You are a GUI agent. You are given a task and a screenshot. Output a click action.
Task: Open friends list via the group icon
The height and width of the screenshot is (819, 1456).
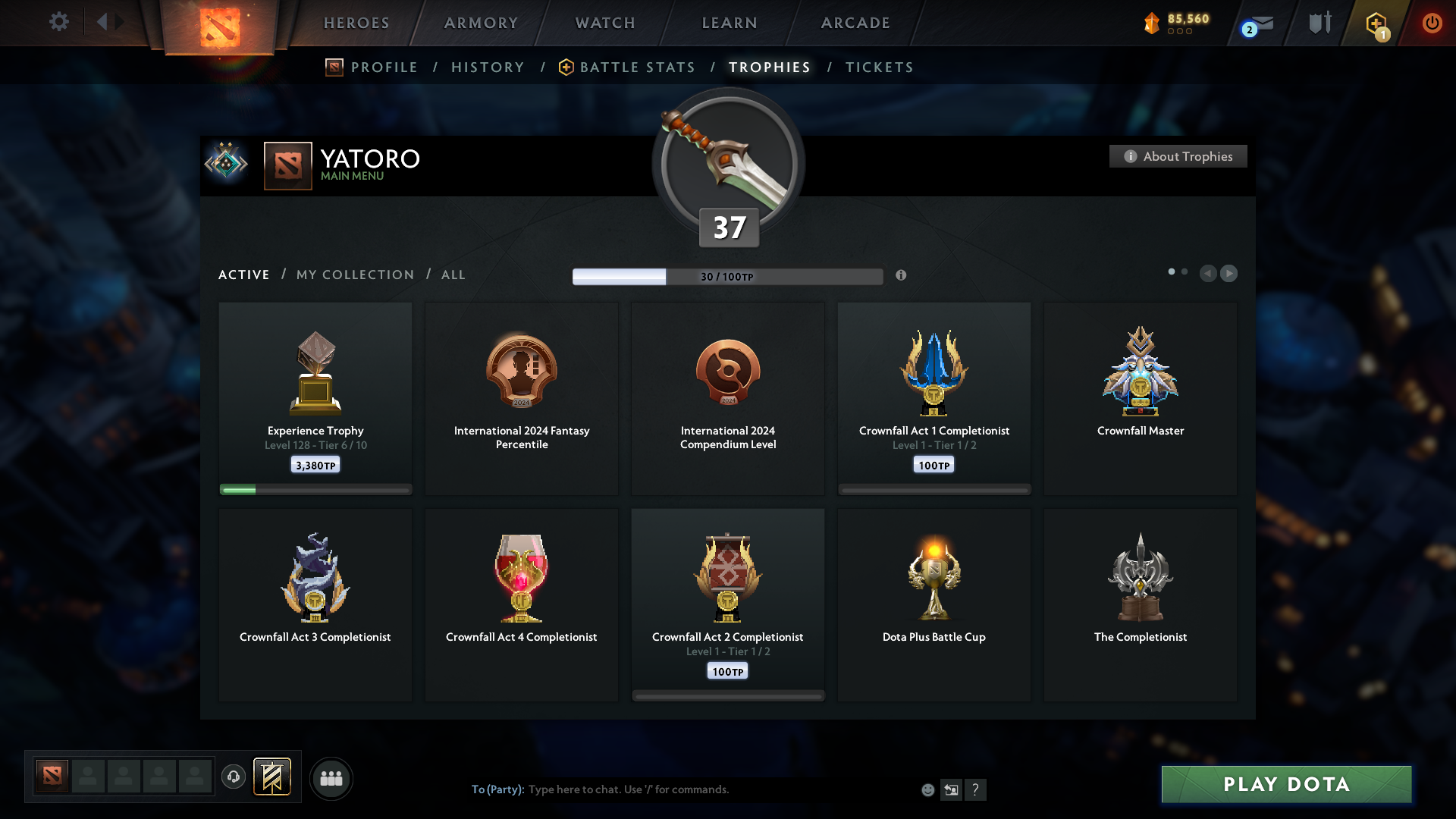[331, 778]
